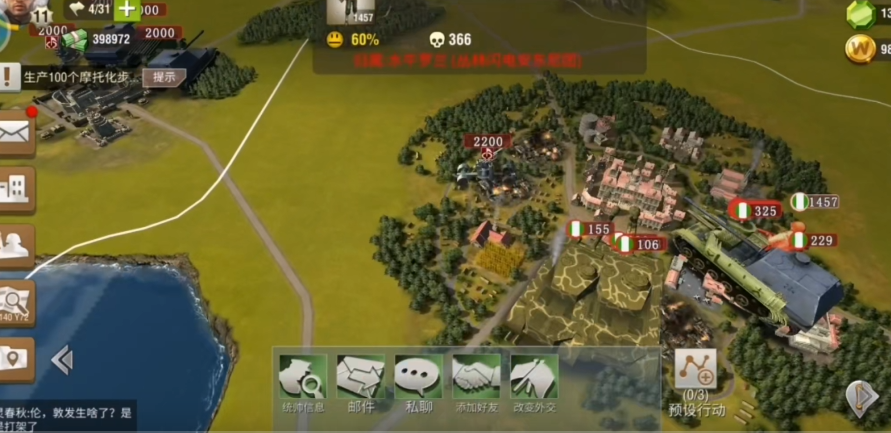Open the envelope mail icon on sidebar
891x433 pixels.
pyautogui.click(x=16, y=133)
